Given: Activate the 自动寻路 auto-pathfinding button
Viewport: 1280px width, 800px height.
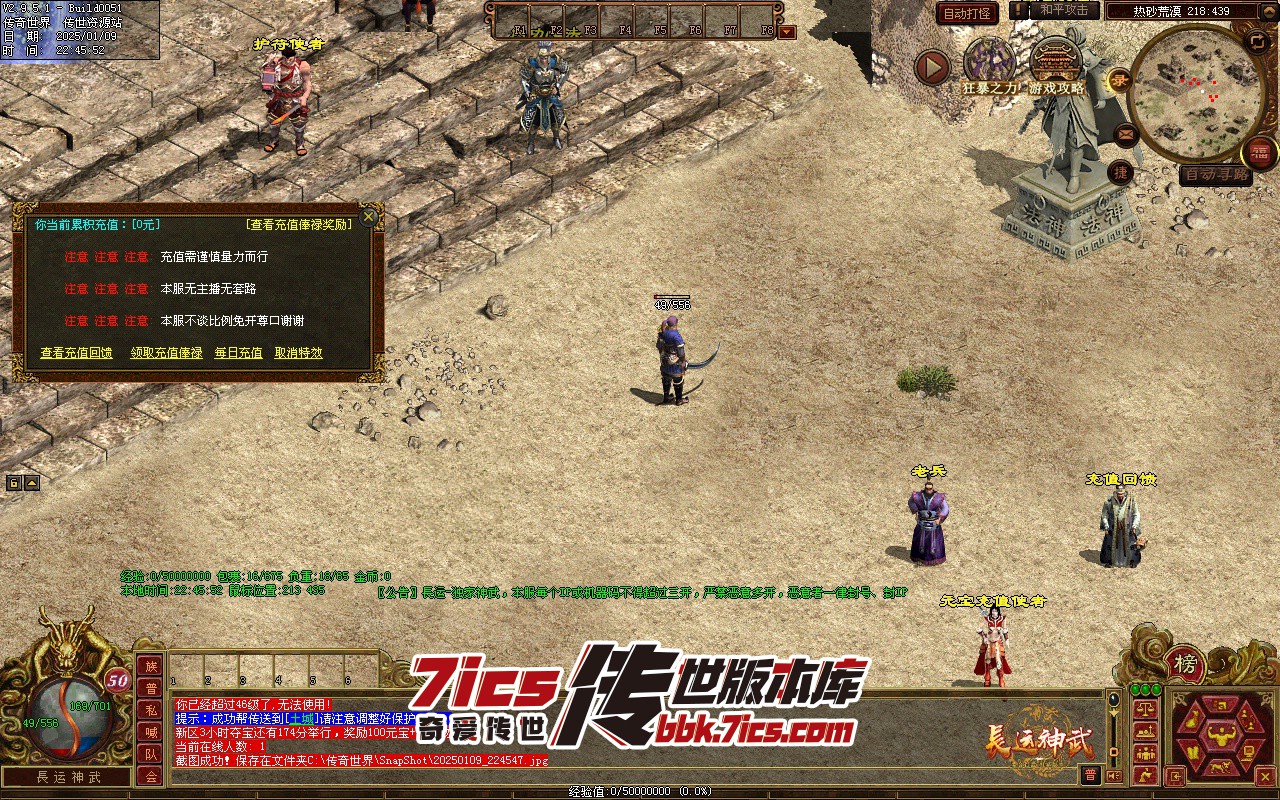Looking at the screenshot, I should [1215, 175].
